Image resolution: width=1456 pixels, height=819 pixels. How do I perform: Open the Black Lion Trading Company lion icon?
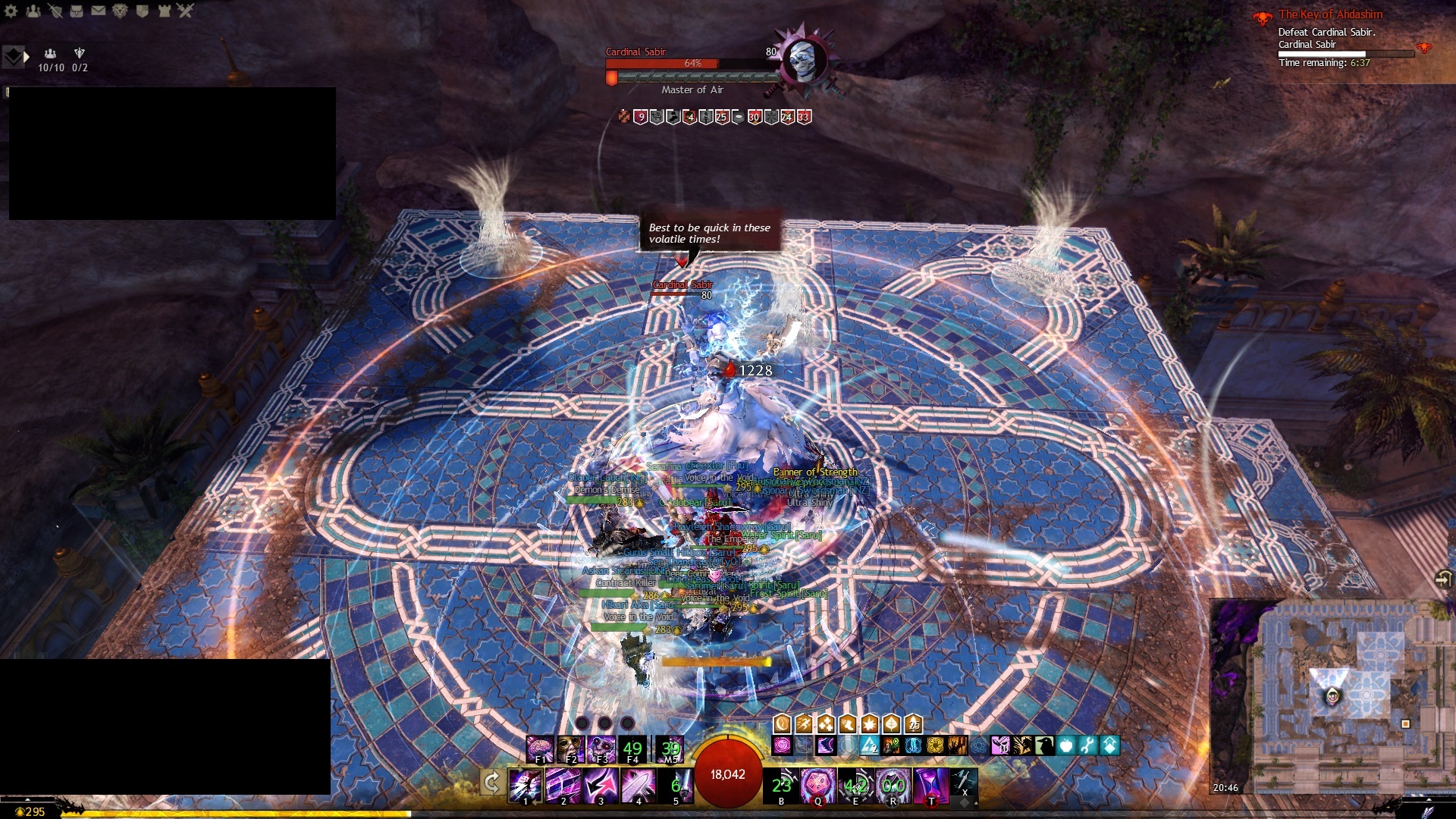(120, 11)
